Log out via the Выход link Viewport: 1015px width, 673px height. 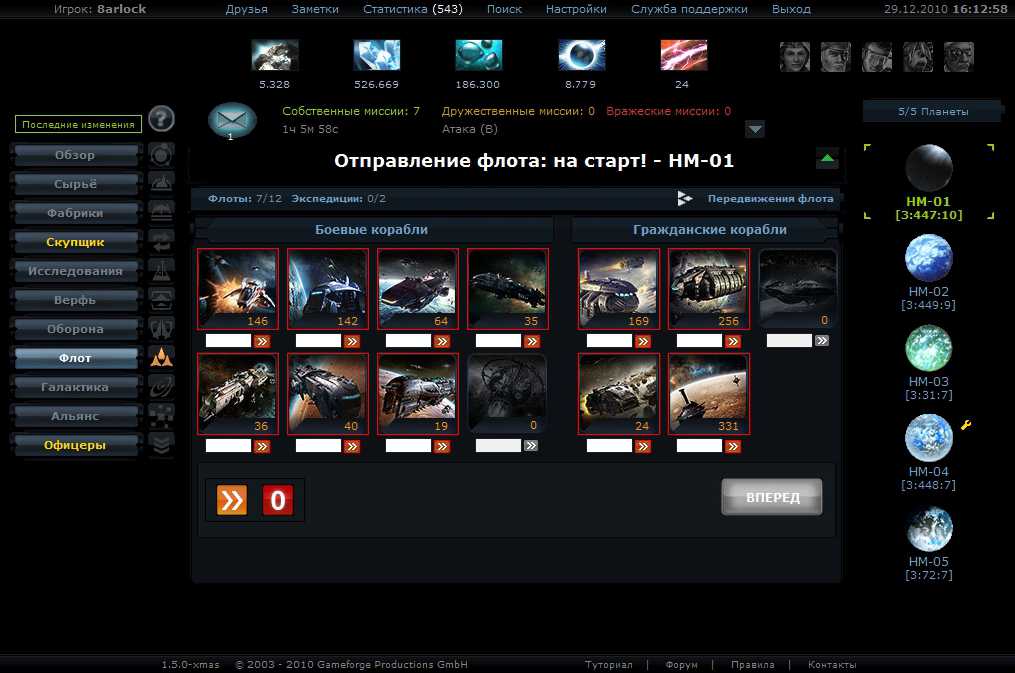(791, 9)
